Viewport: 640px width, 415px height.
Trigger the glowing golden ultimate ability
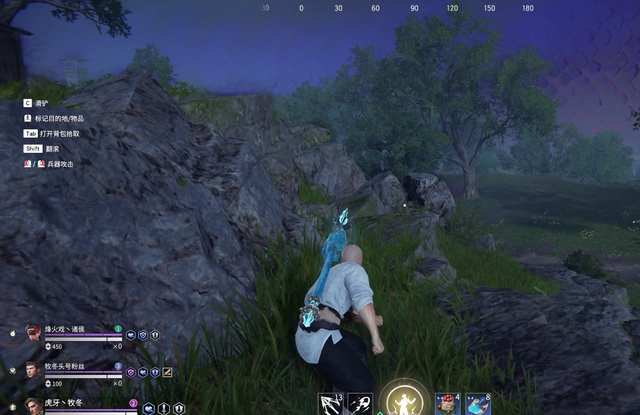coord(406,402)
